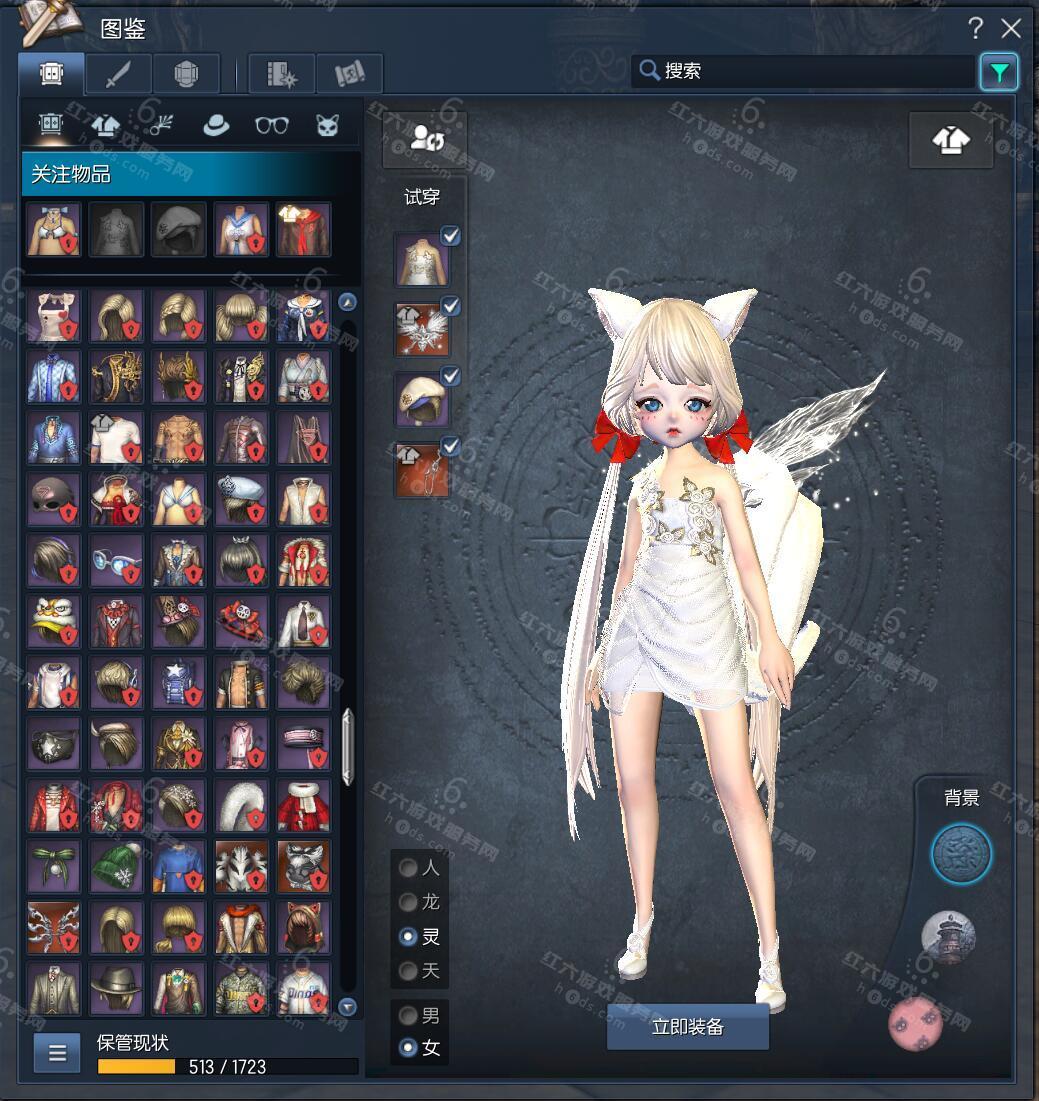Open the teal filter funnel

pos(999,72)
